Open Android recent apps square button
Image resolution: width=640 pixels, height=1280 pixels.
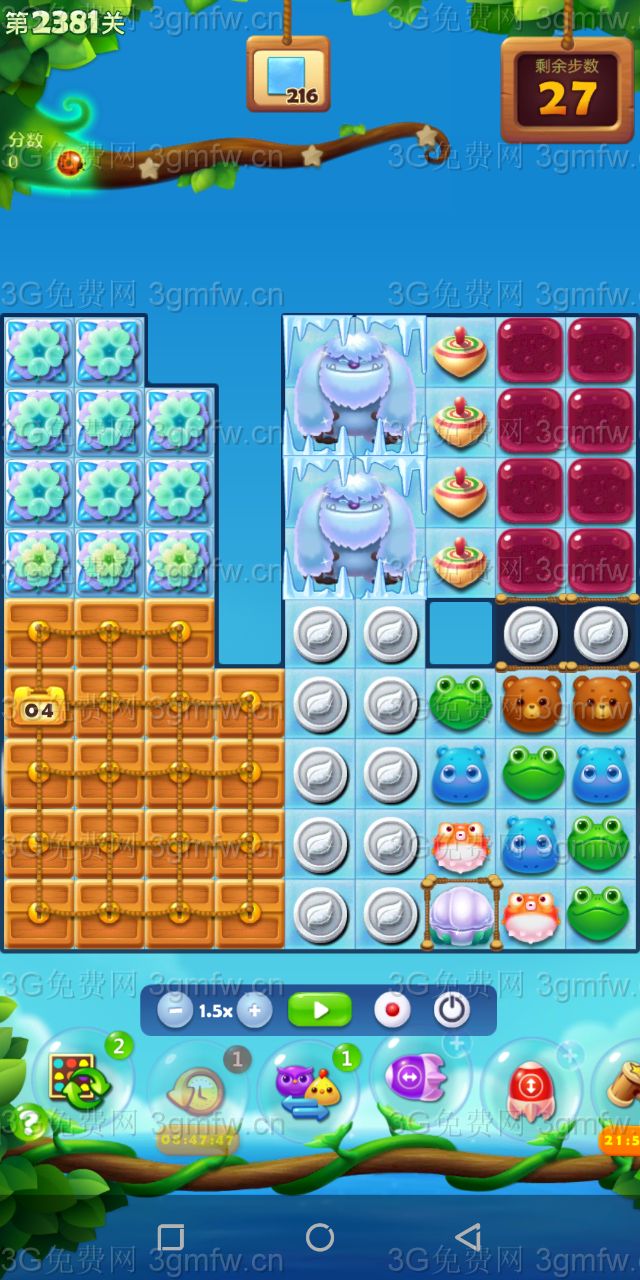point(171,1237)
